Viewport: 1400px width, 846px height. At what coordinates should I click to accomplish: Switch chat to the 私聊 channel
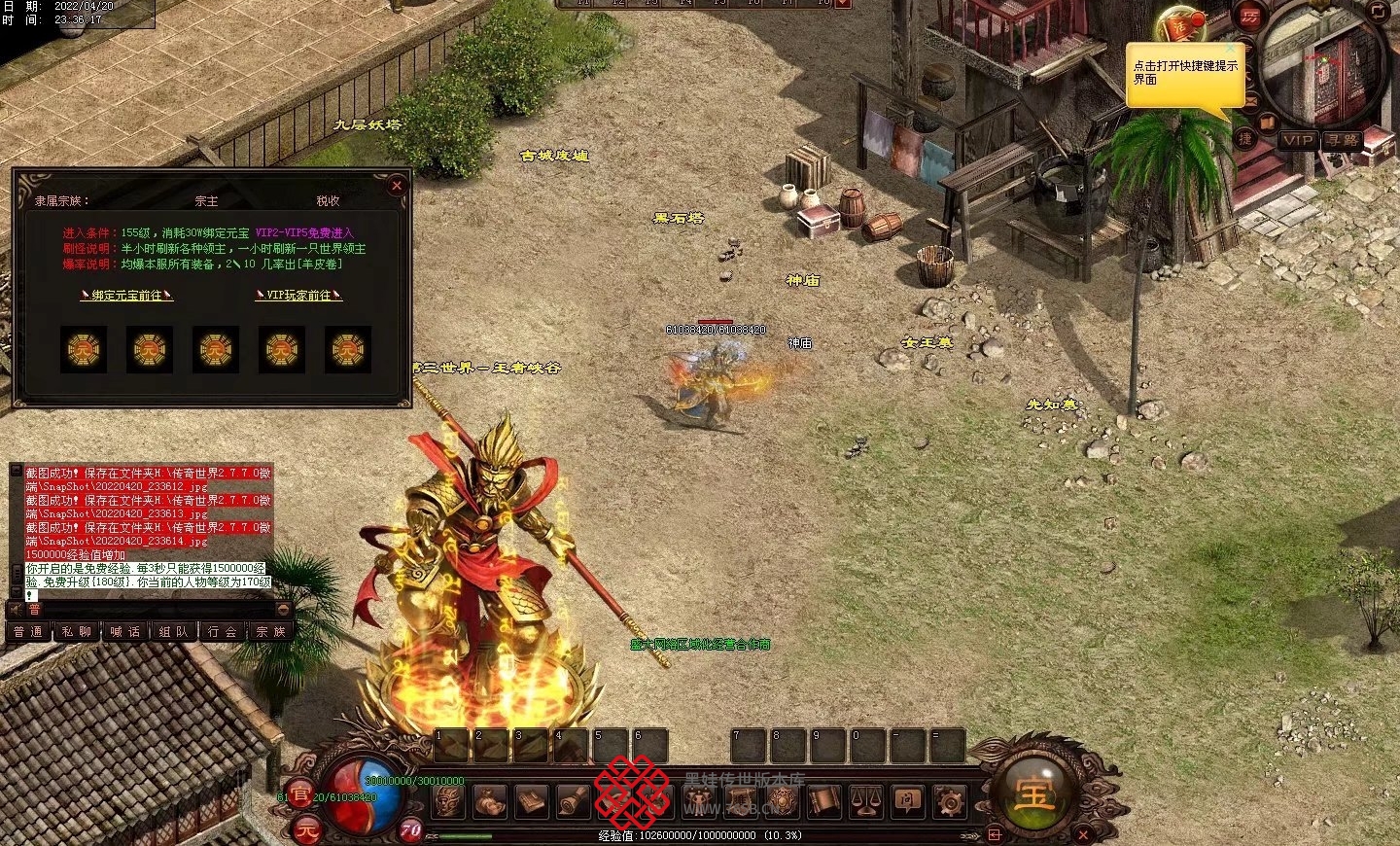(77, 632)
